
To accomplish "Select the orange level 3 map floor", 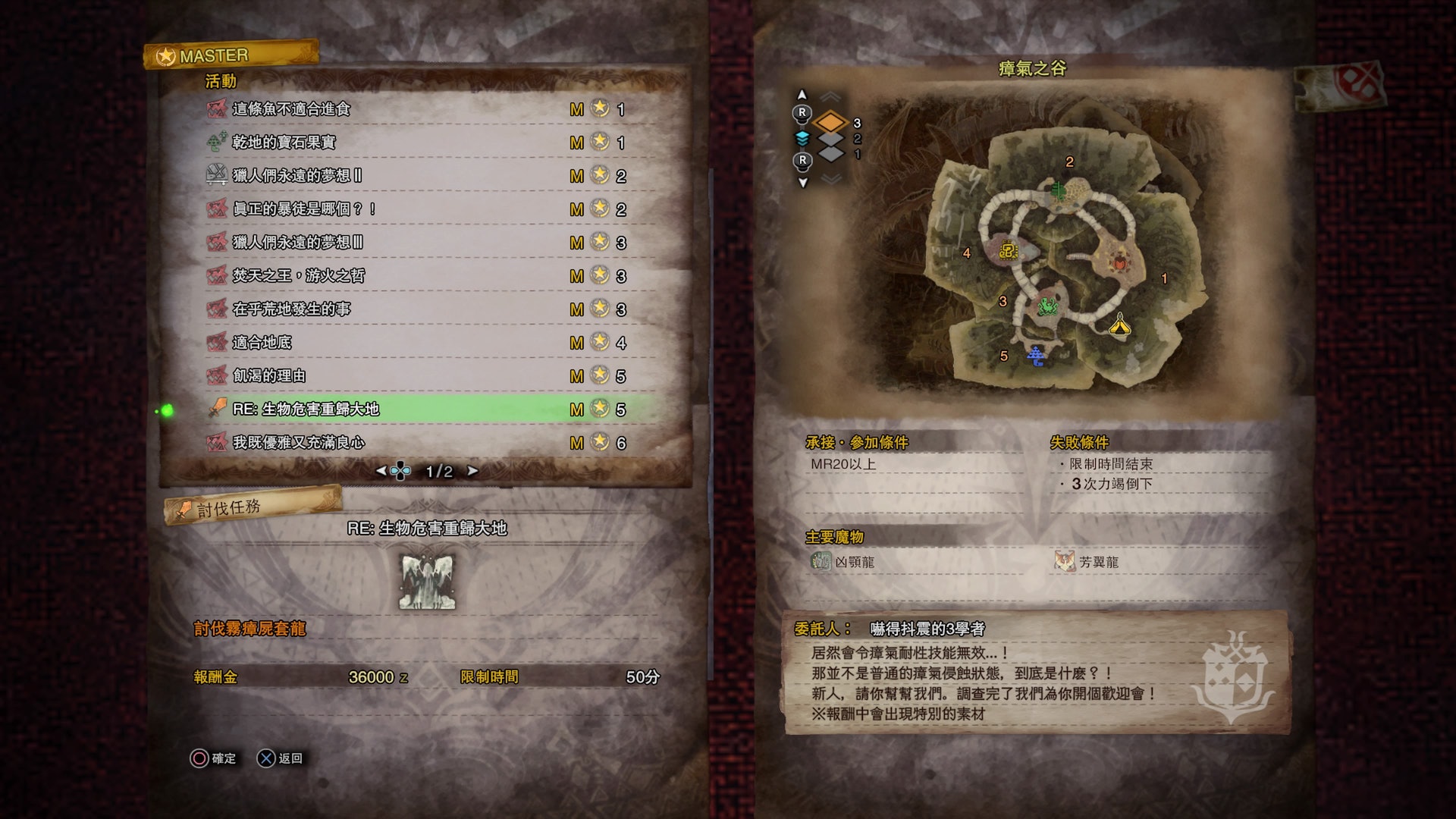I will 831,122.
